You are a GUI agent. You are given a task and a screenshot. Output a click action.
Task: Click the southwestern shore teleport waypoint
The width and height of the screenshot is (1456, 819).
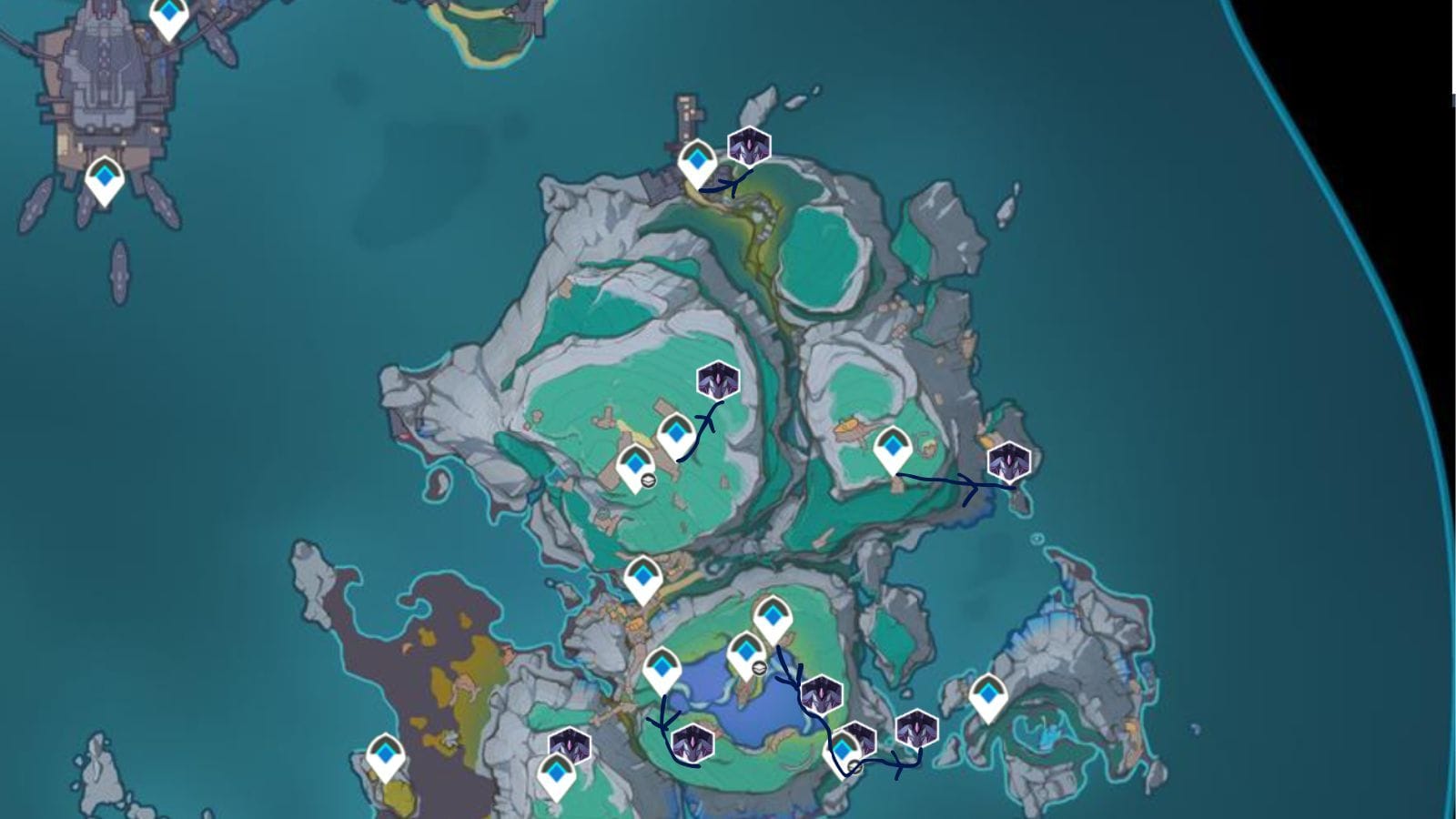386,756
